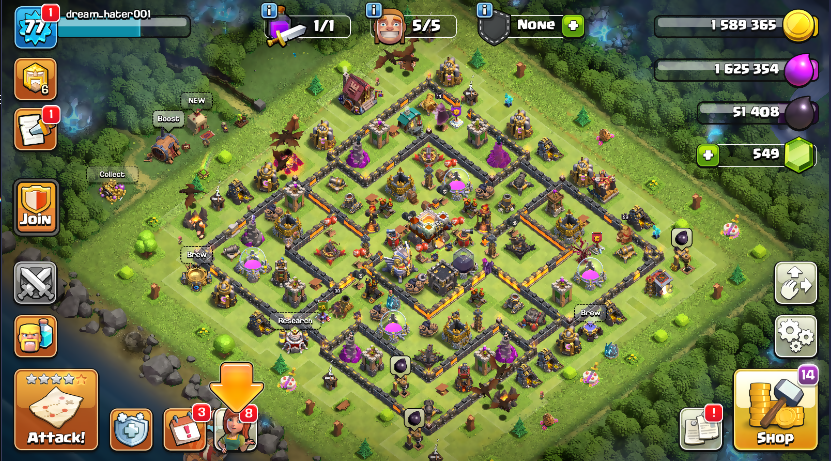The height and width of the screenshot is (461, 831).
Task: Show info for the shield status
Action: 485,10
